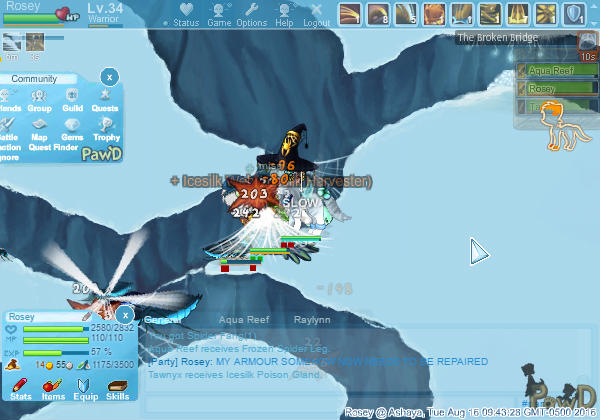Open the Quests log
600x420 pixels.
[104, 102]
